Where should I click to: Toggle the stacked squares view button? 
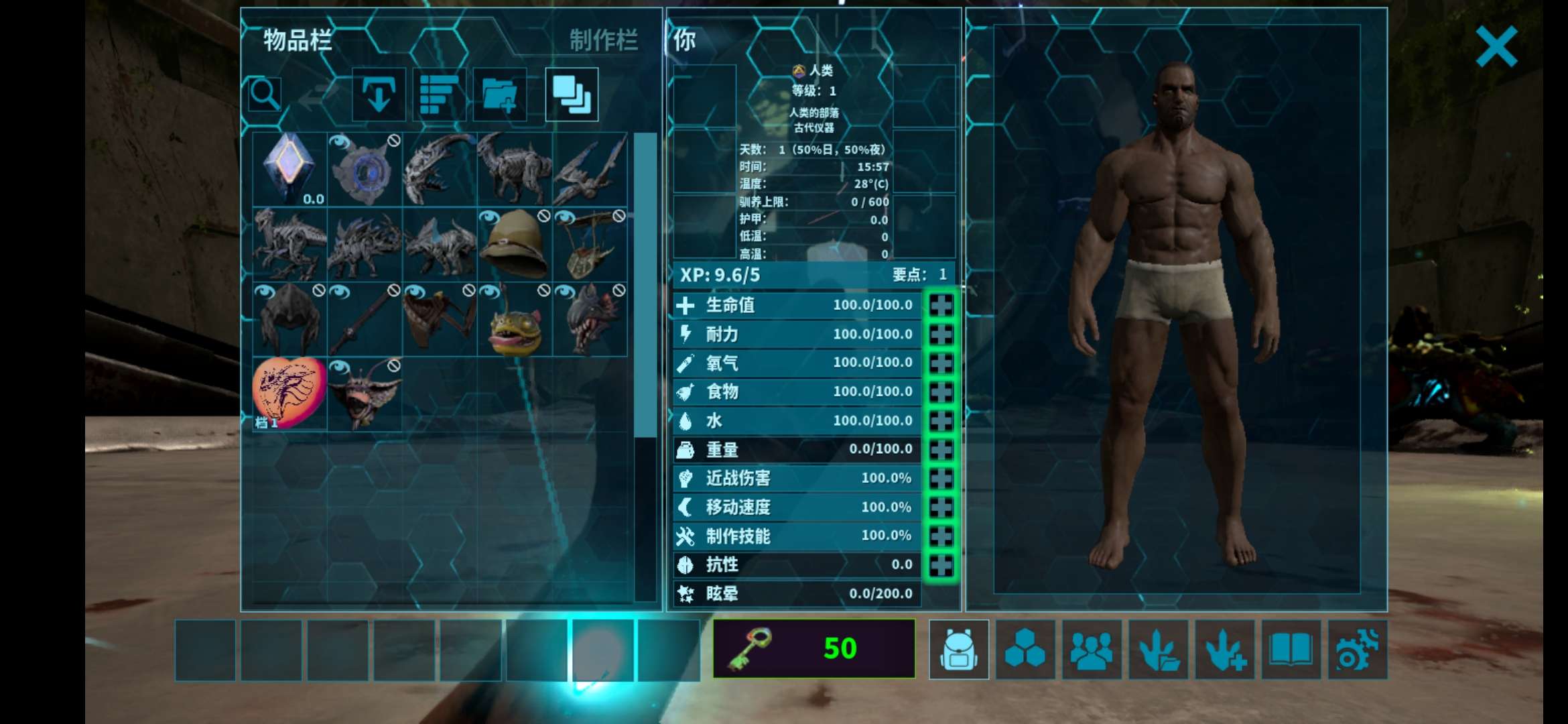(572, 95)
